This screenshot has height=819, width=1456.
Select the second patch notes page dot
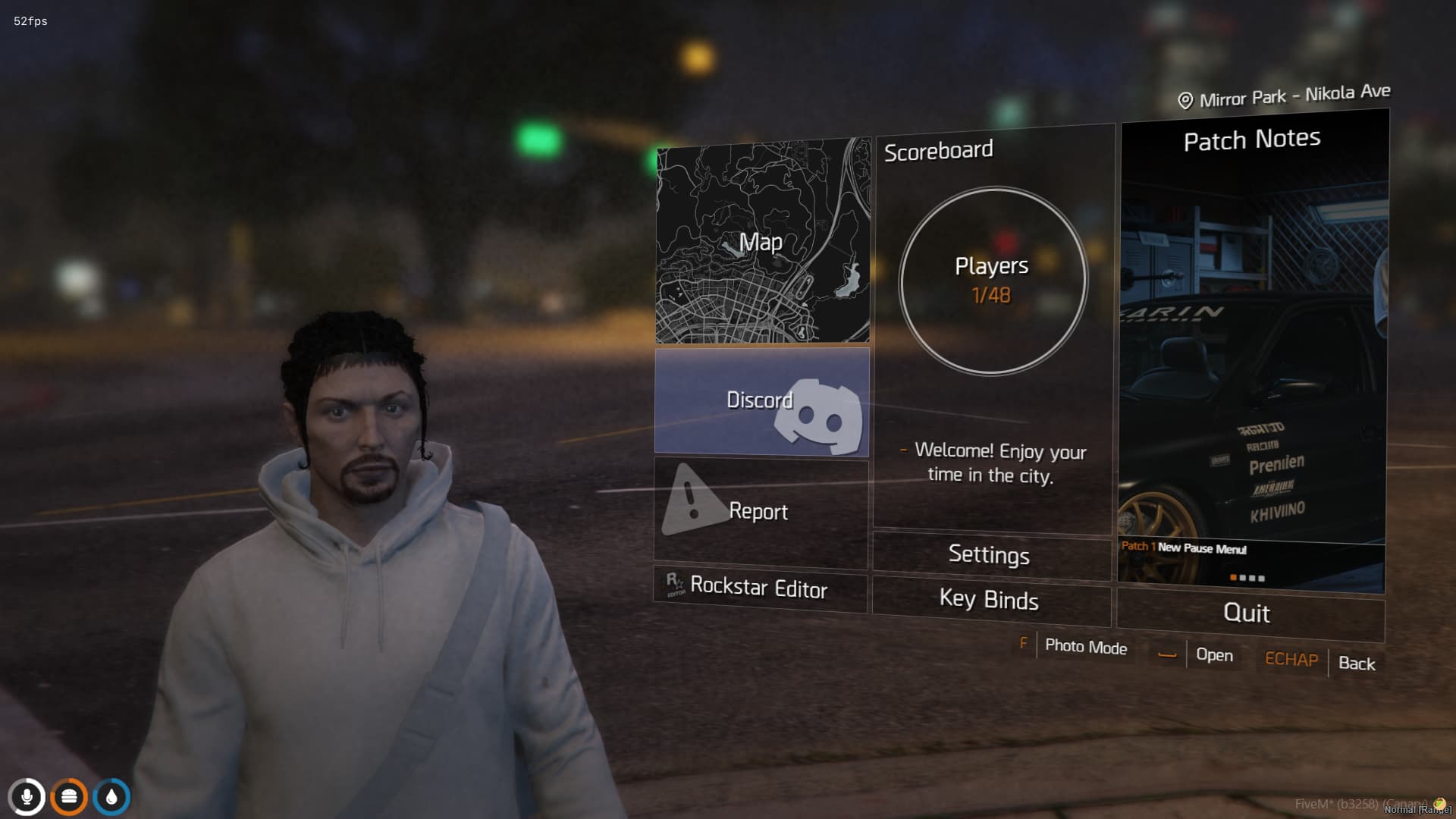coord(1244,578)
